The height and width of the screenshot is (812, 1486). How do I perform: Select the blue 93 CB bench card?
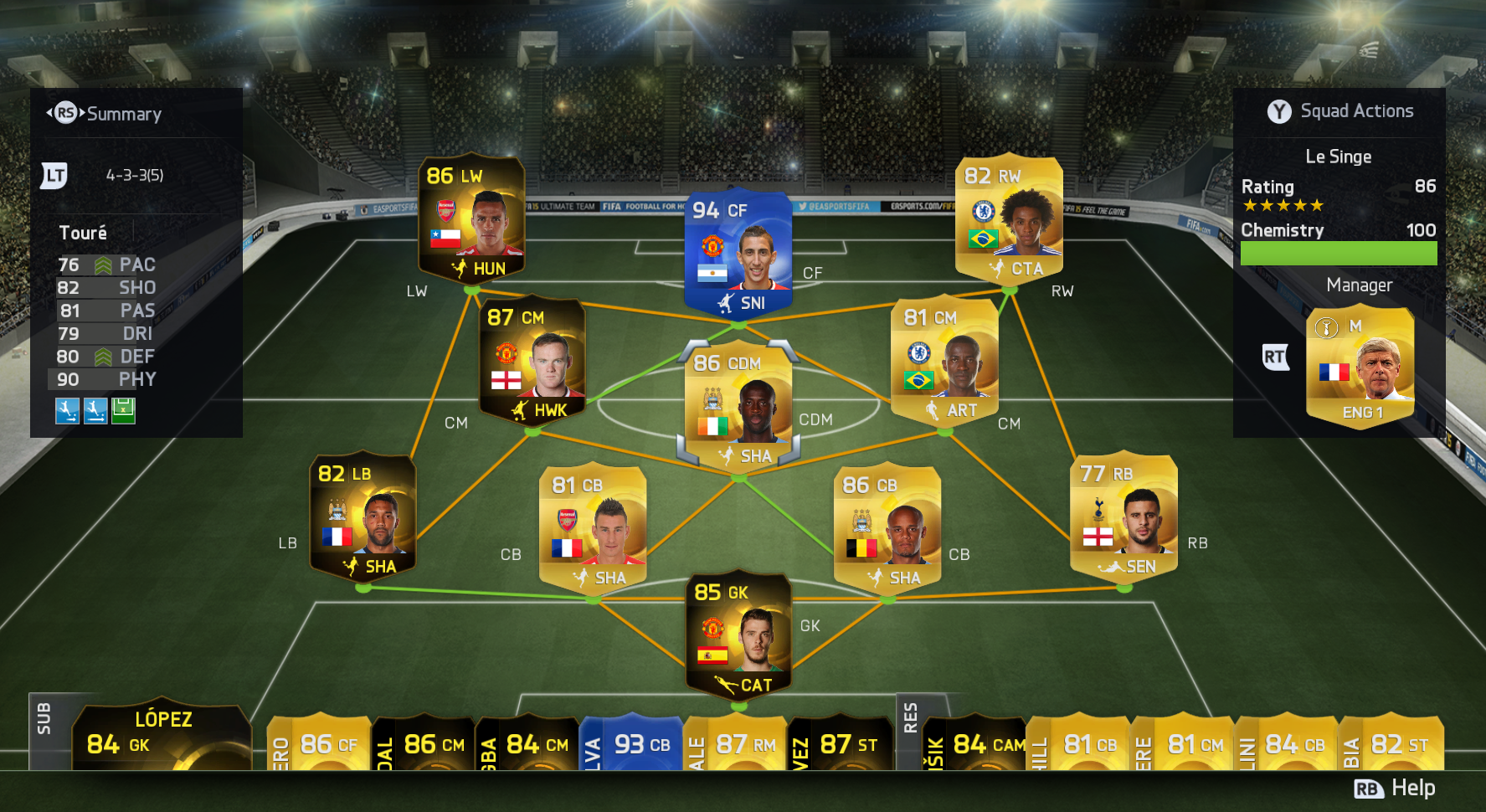click(x=631, y=743)
